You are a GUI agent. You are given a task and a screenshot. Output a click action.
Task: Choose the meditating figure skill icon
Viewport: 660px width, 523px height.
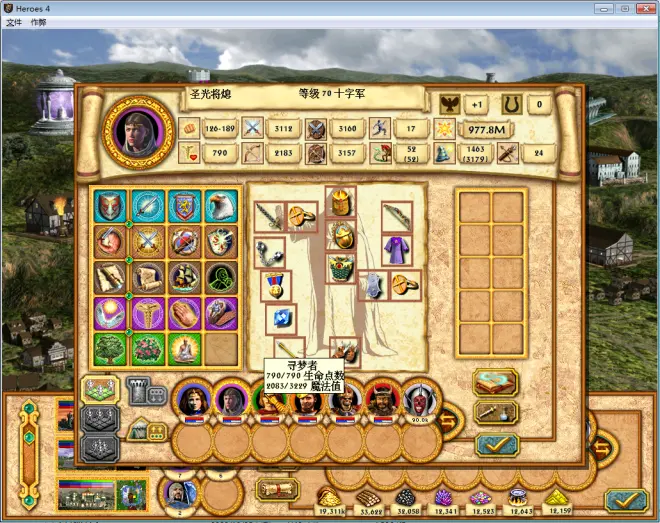184,349
